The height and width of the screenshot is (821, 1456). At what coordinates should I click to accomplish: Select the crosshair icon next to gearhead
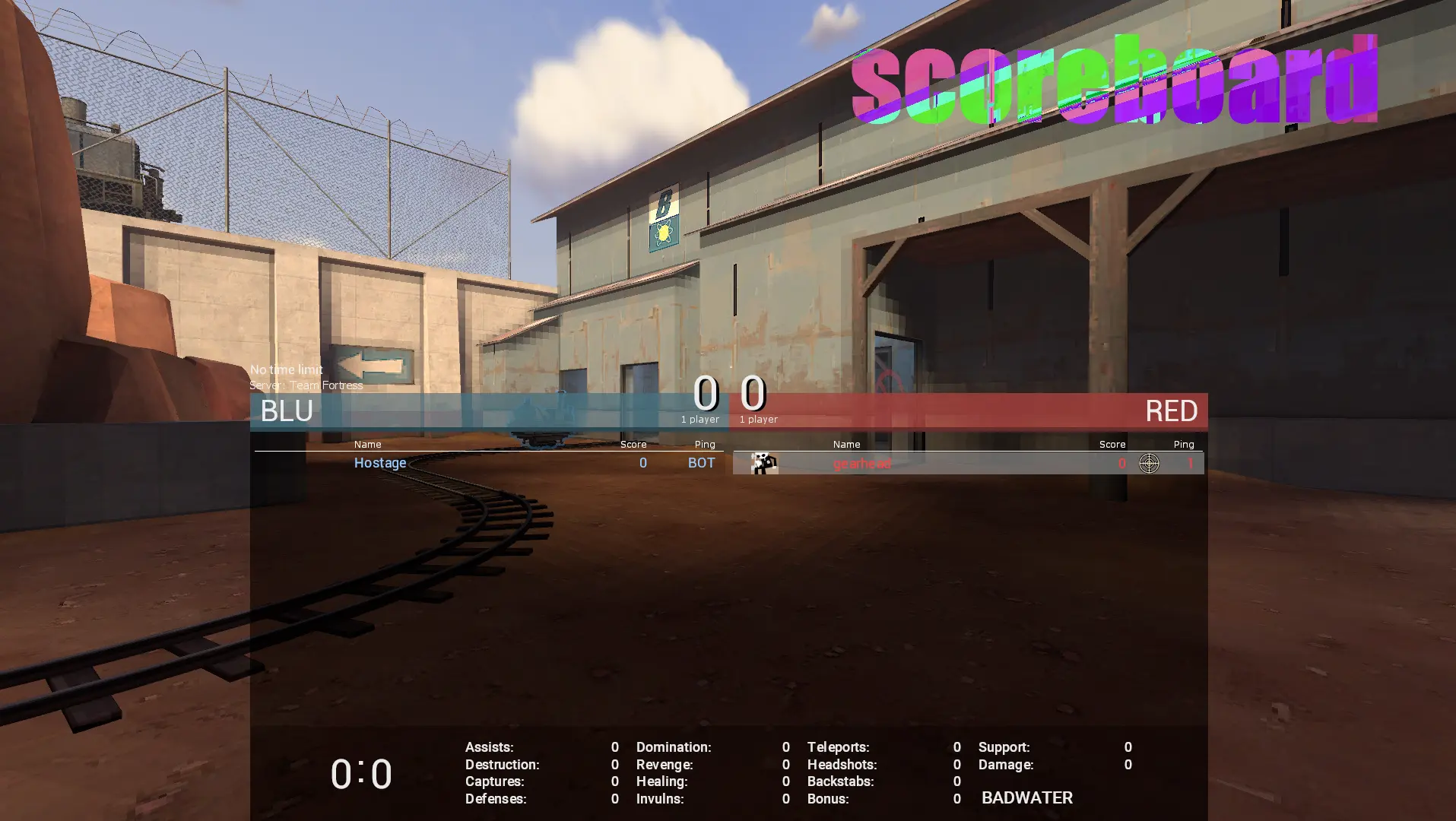pyautogui.click(x=1149, y=463)
